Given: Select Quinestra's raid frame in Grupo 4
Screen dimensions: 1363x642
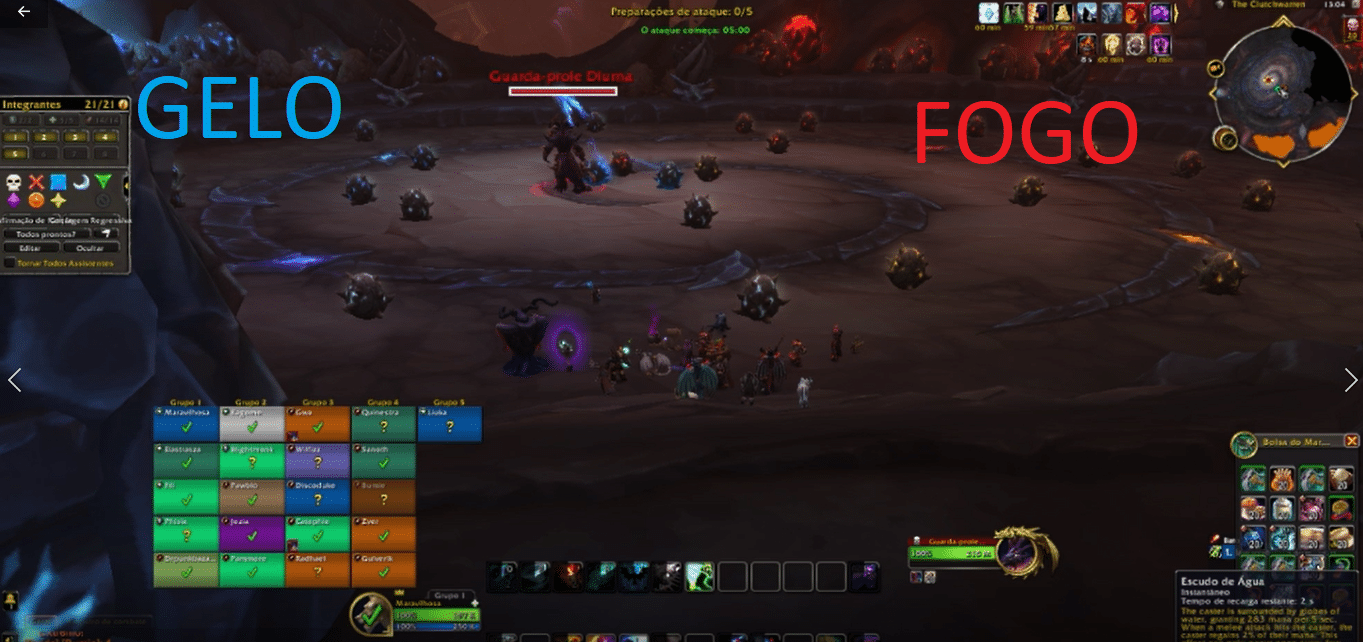Looking at the screenshot, I should click(383, 424).
